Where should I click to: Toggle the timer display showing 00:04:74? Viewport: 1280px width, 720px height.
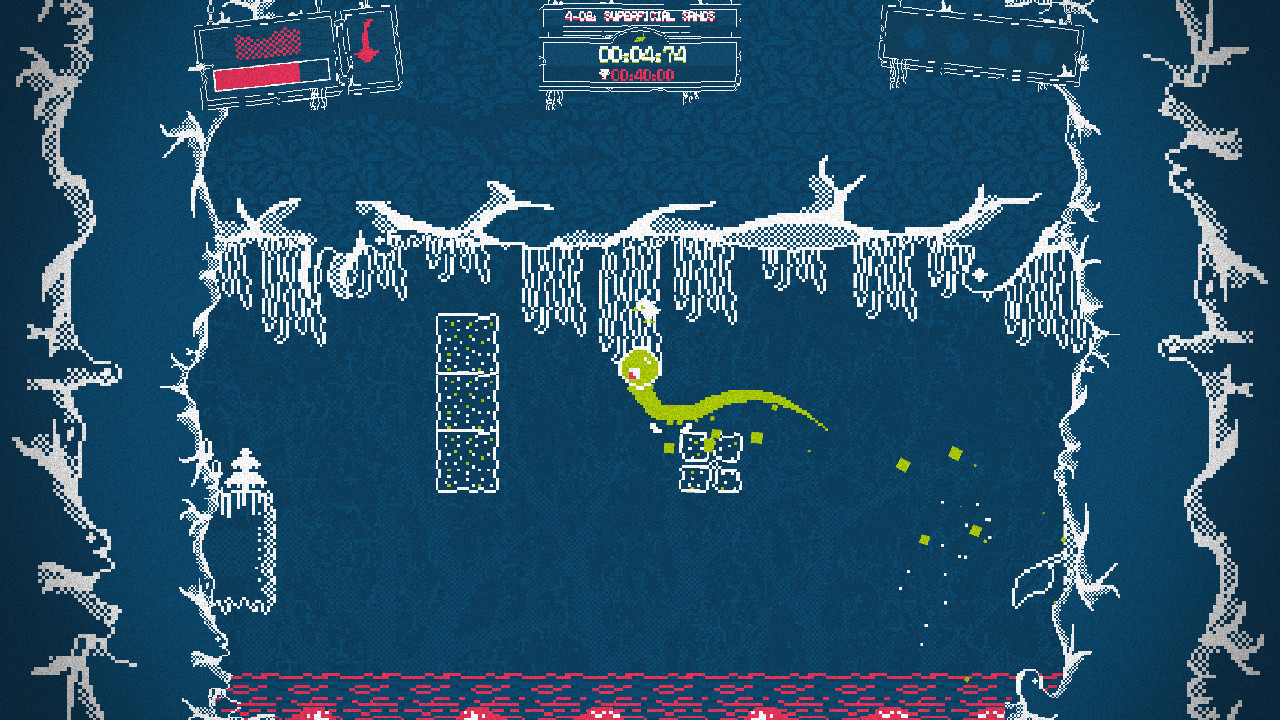[x=644, y=53]
